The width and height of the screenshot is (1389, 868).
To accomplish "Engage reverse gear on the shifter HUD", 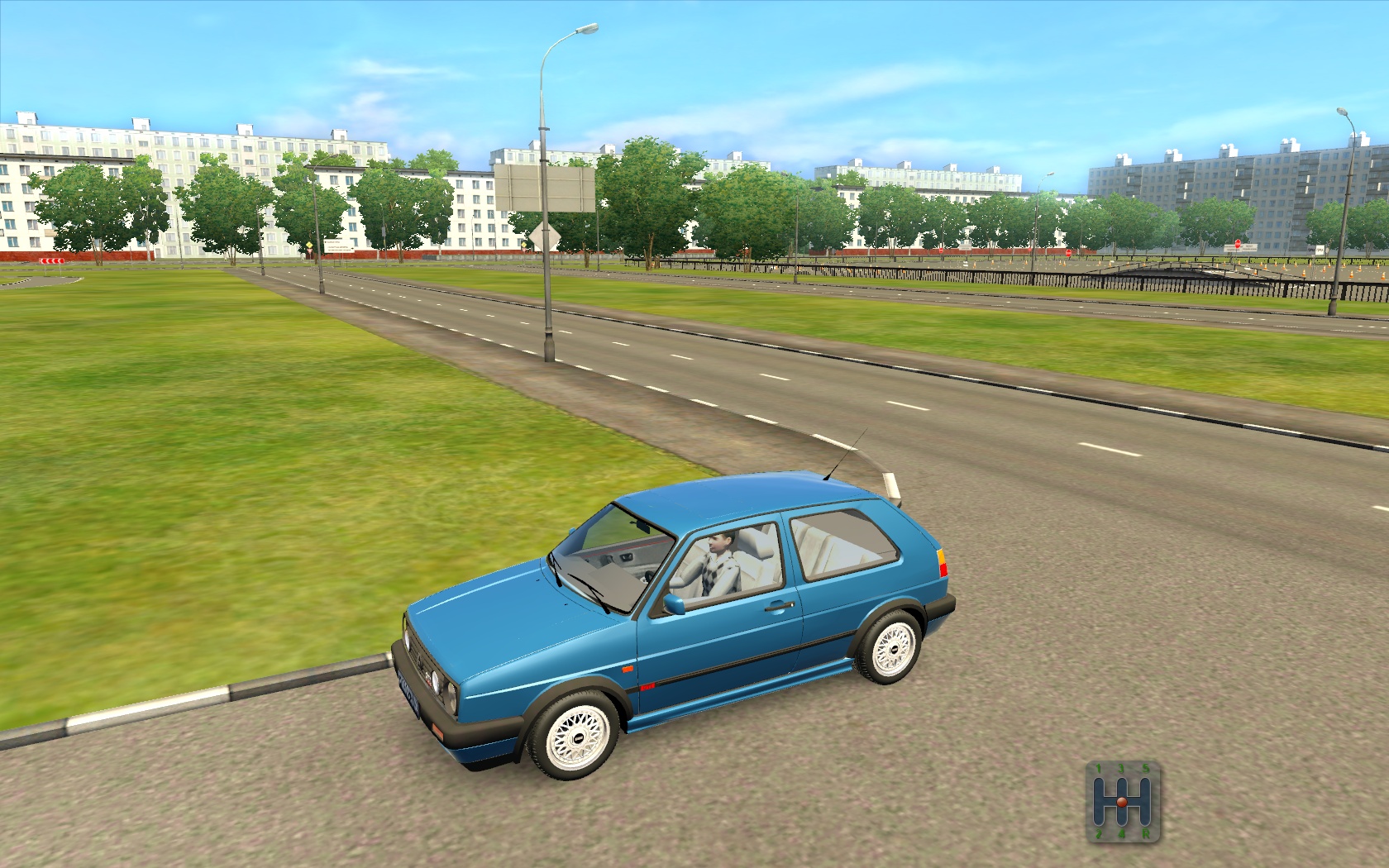I will pos(1146,820).
